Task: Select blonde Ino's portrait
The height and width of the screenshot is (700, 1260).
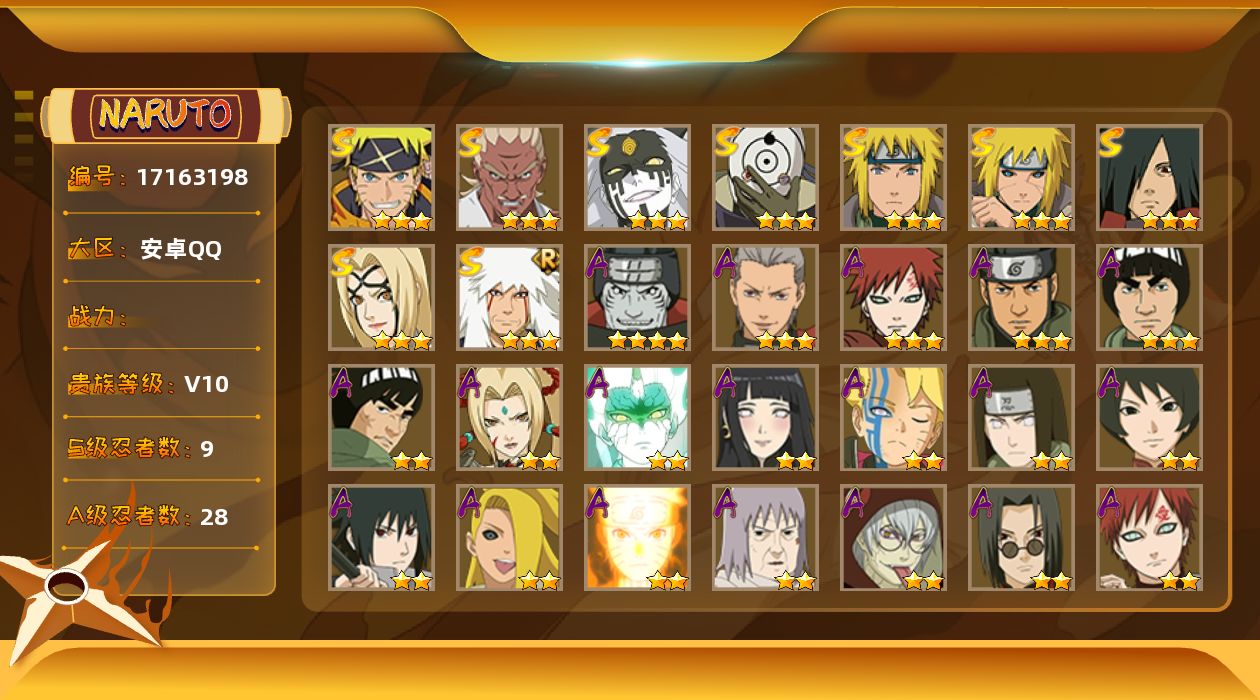Action: tap(509, 538)
